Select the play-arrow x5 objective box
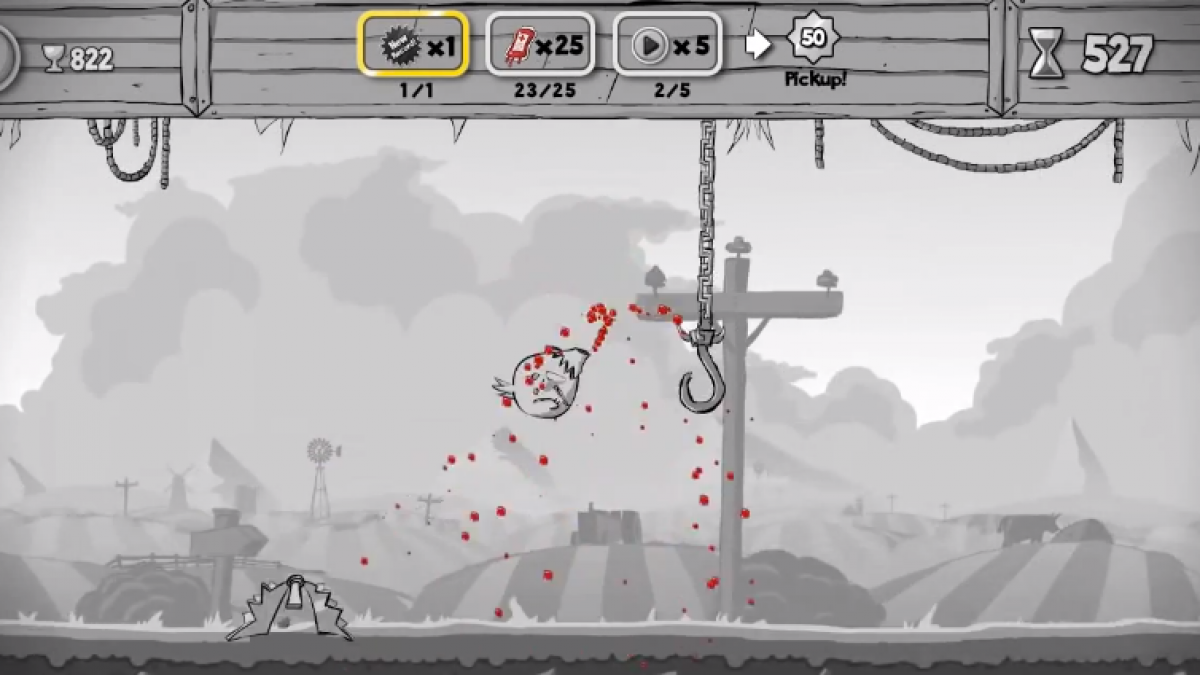 pyautogui.click(x=667, y=45)
